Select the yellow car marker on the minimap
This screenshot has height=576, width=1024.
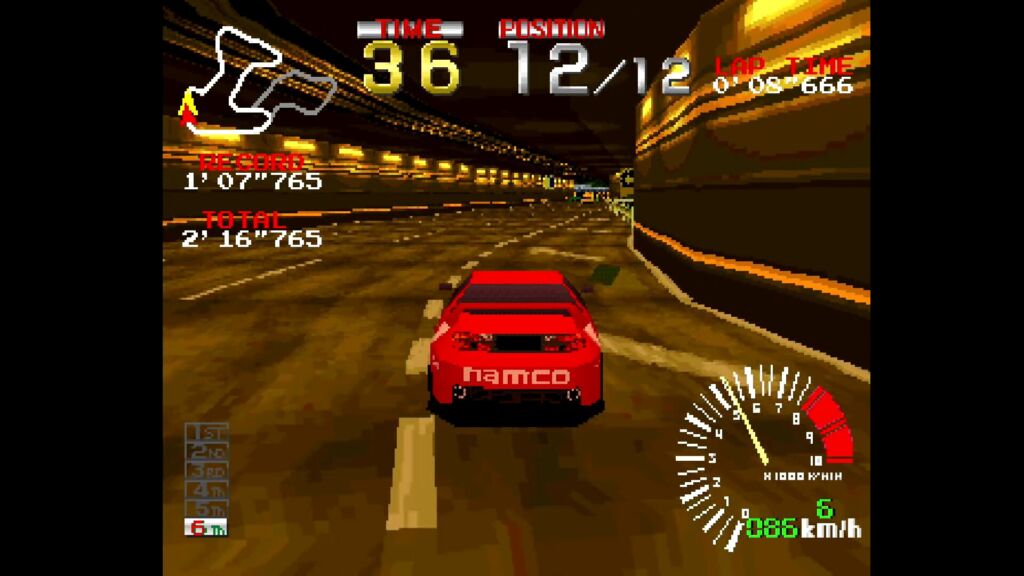pyautogui.click(x=186, y=103)
